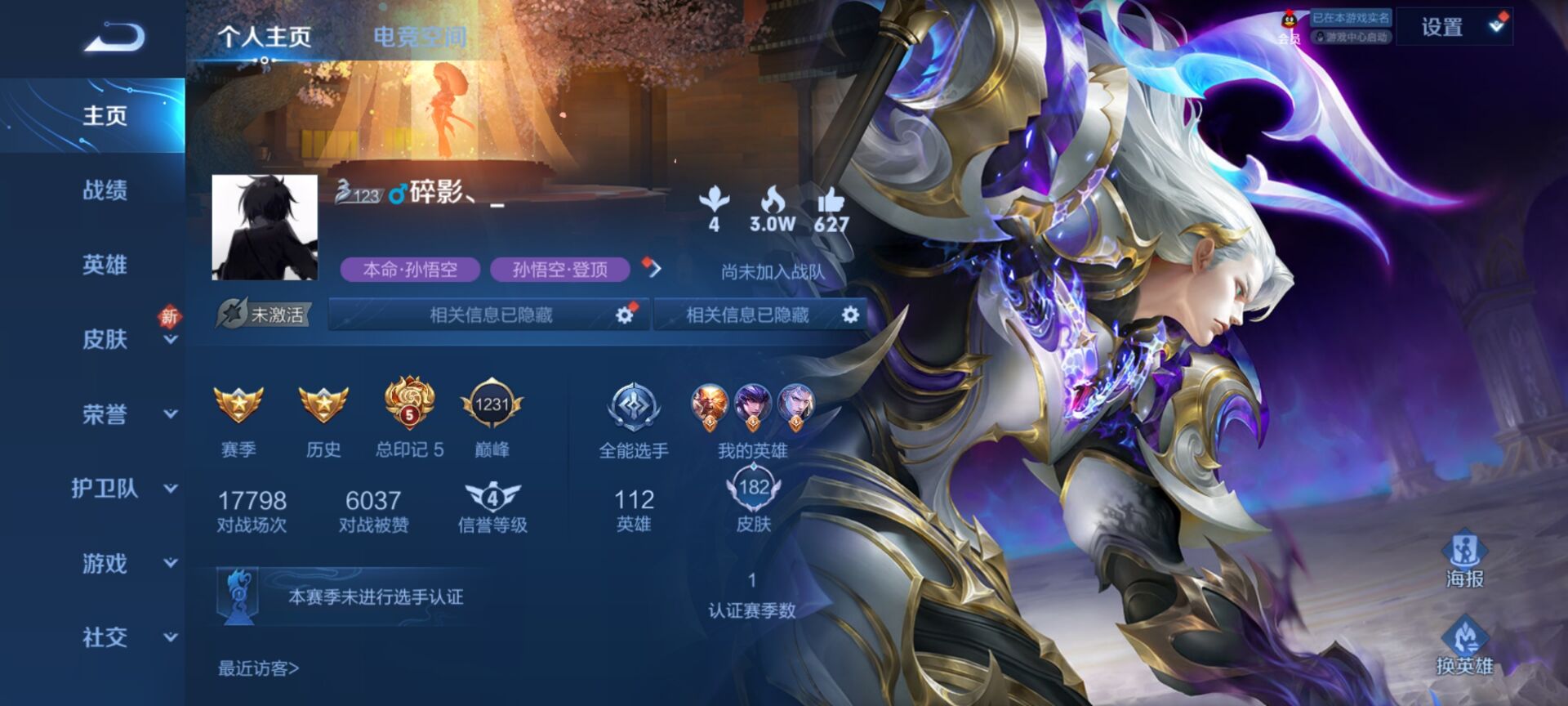1568x706 pixels.
Task: Open the 最近访客 recent visitors link
Action: [x=258, y=668]
